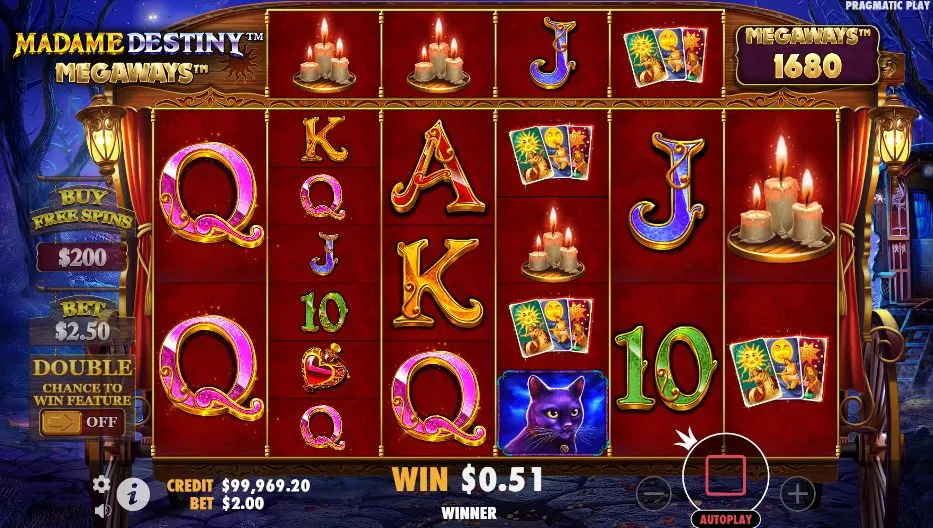
Task: Buy free spins for $200
Action: tap(82, 256)
